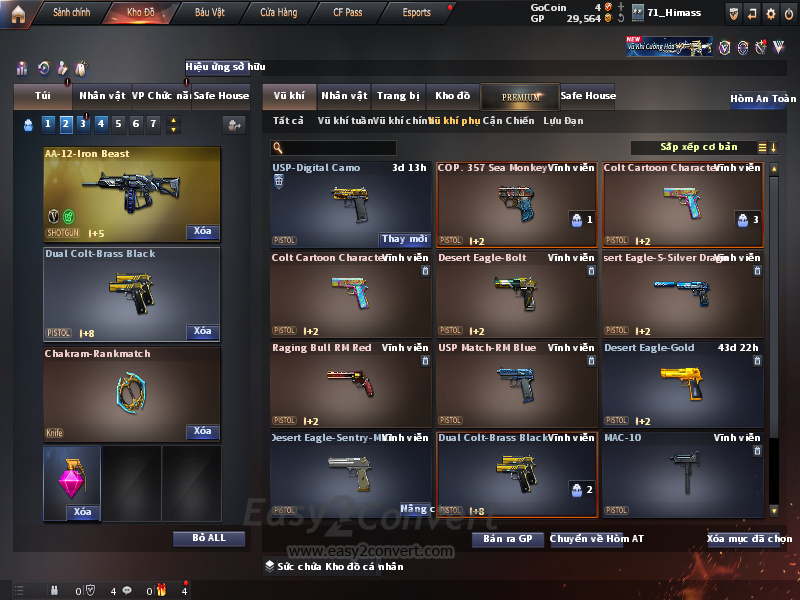Image resolution: width=800 pixels, height=600 pixels.
Task: Go to the Báu Vật menu
Action: [210, 13]
